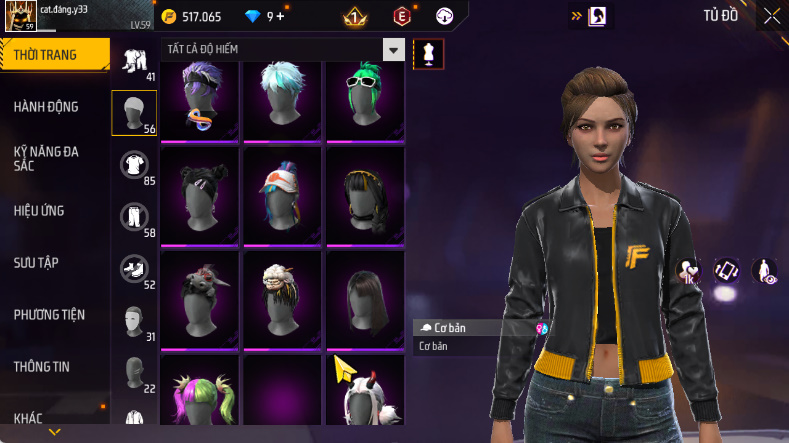Click the mannequin preview icon

[428, 52]
